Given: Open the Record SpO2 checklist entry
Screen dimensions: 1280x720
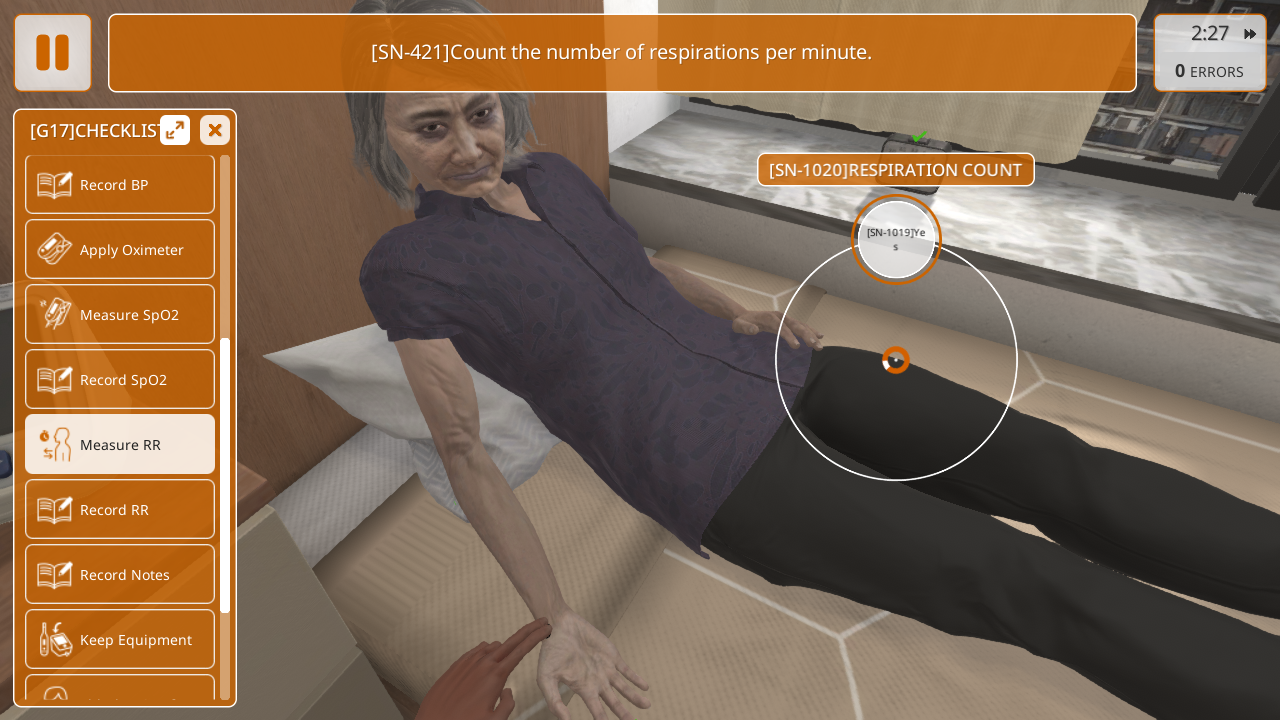Looking at the screenshot, I should point(120,379).
